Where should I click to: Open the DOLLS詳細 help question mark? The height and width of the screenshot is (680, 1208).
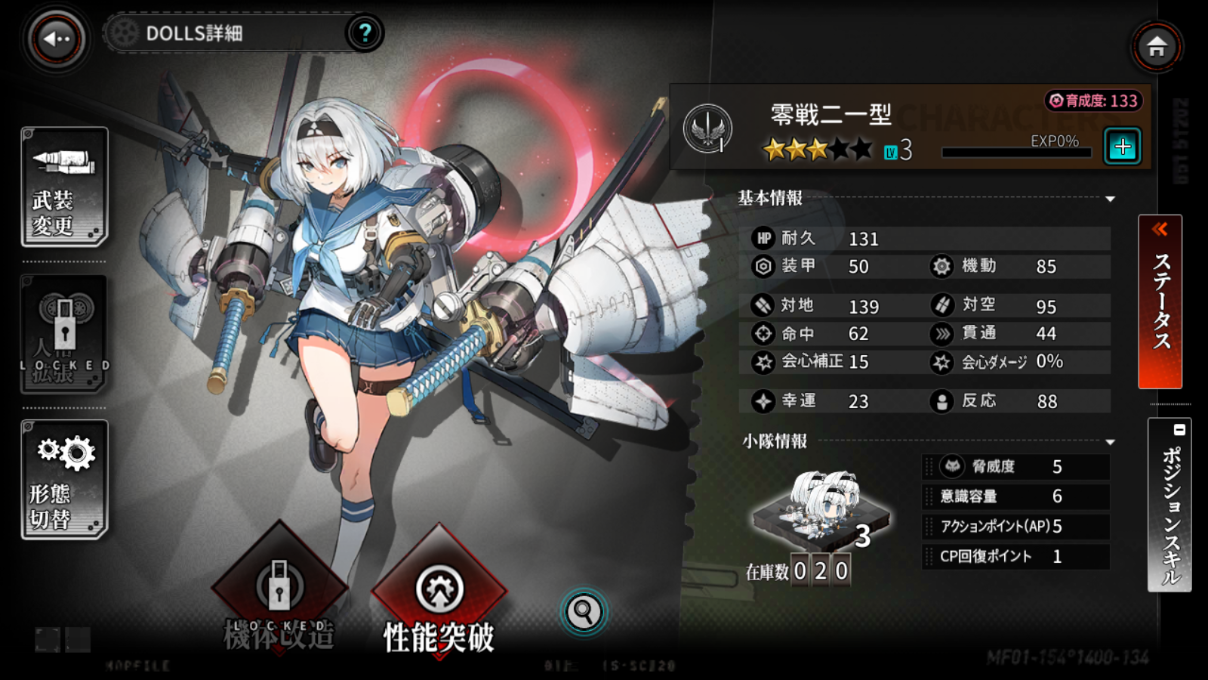point(365,34)
